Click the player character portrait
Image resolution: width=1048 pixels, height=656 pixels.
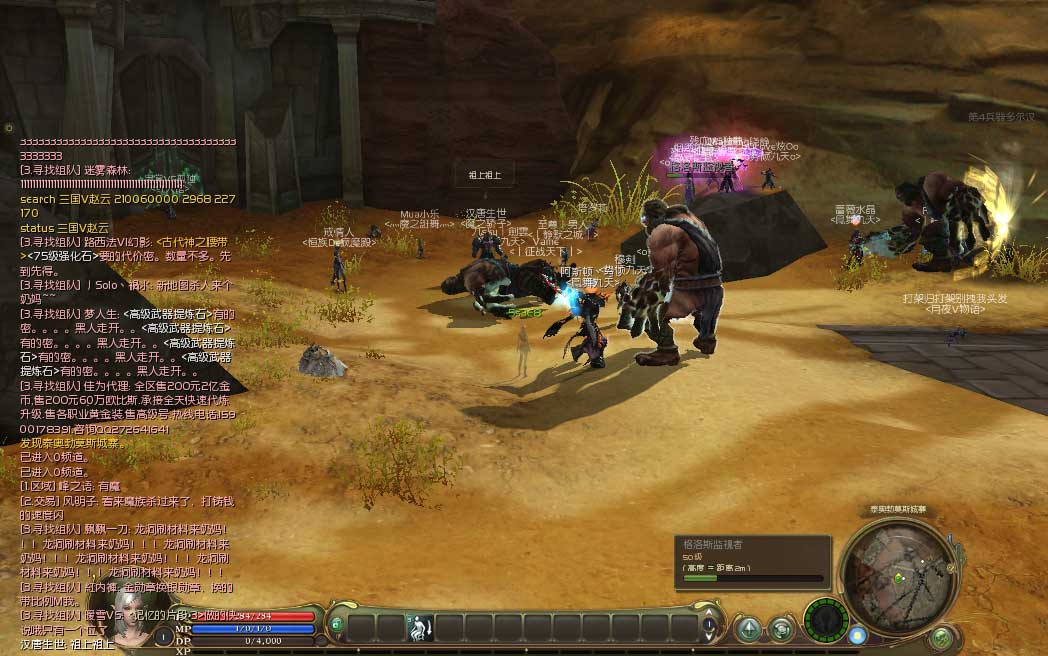point(132,618)
